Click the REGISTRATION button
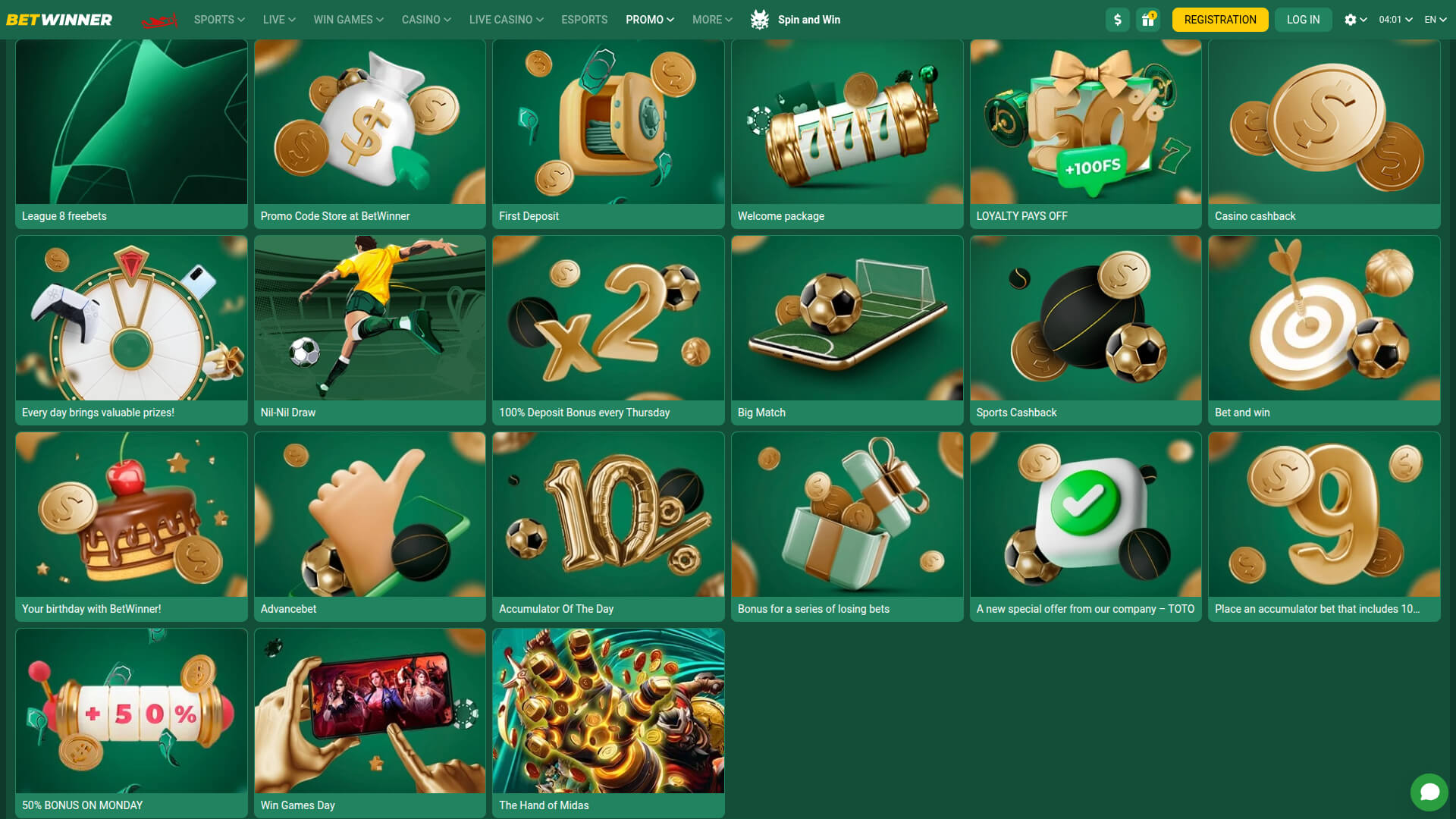Screen dimensions: 1456x819 point(1219,20)
